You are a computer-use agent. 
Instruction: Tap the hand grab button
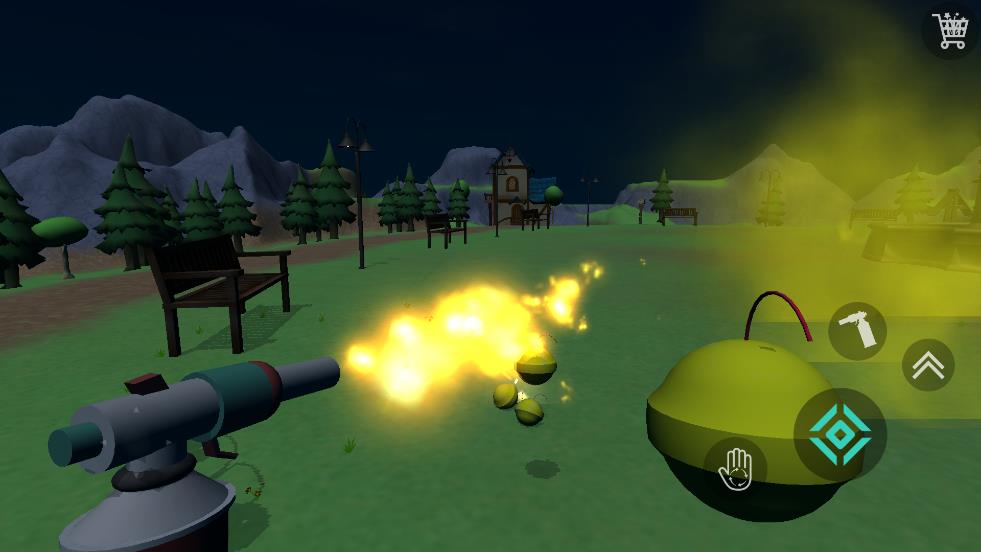pos(735,467)
